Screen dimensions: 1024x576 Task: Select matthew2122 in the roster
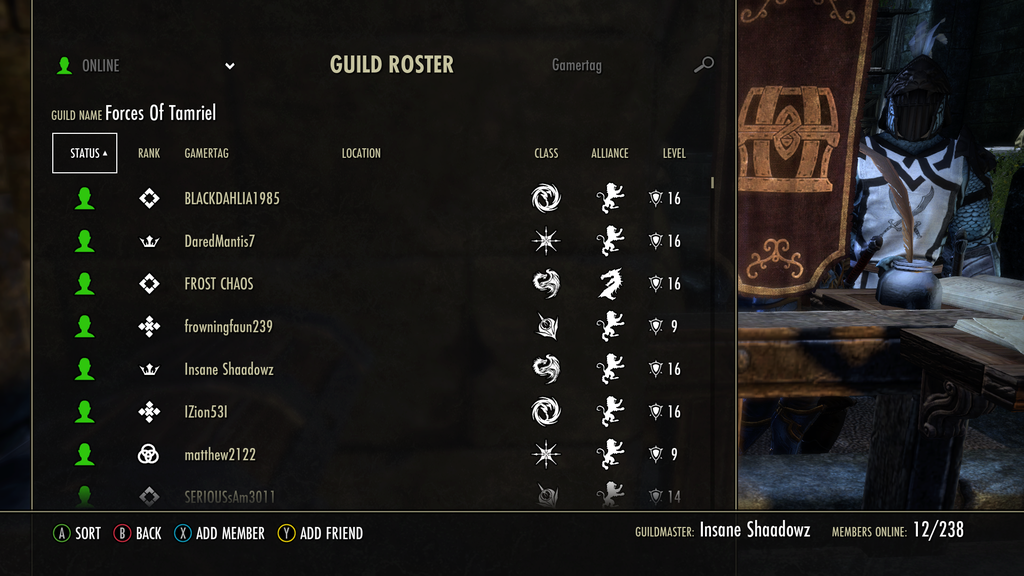[x=220, y=454]
